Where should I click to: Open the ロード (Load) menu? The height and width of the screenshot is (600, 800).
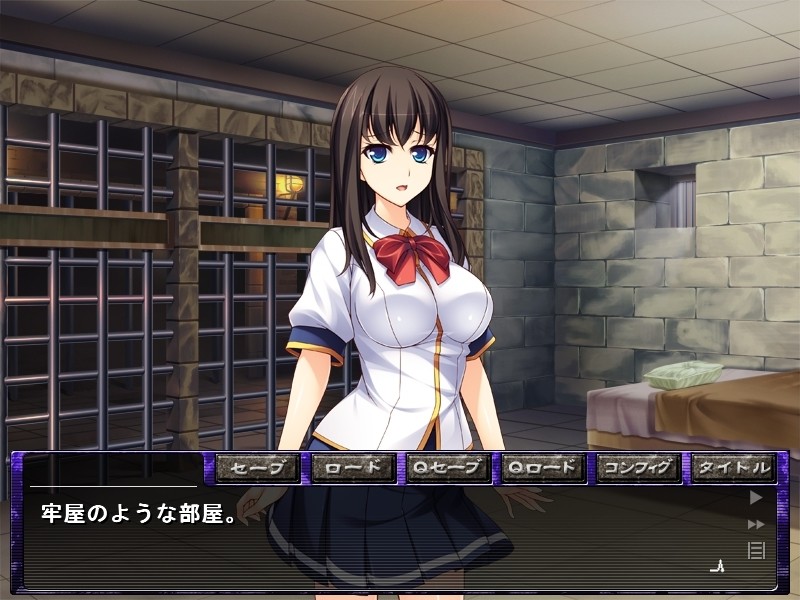(x=353, y=467)
